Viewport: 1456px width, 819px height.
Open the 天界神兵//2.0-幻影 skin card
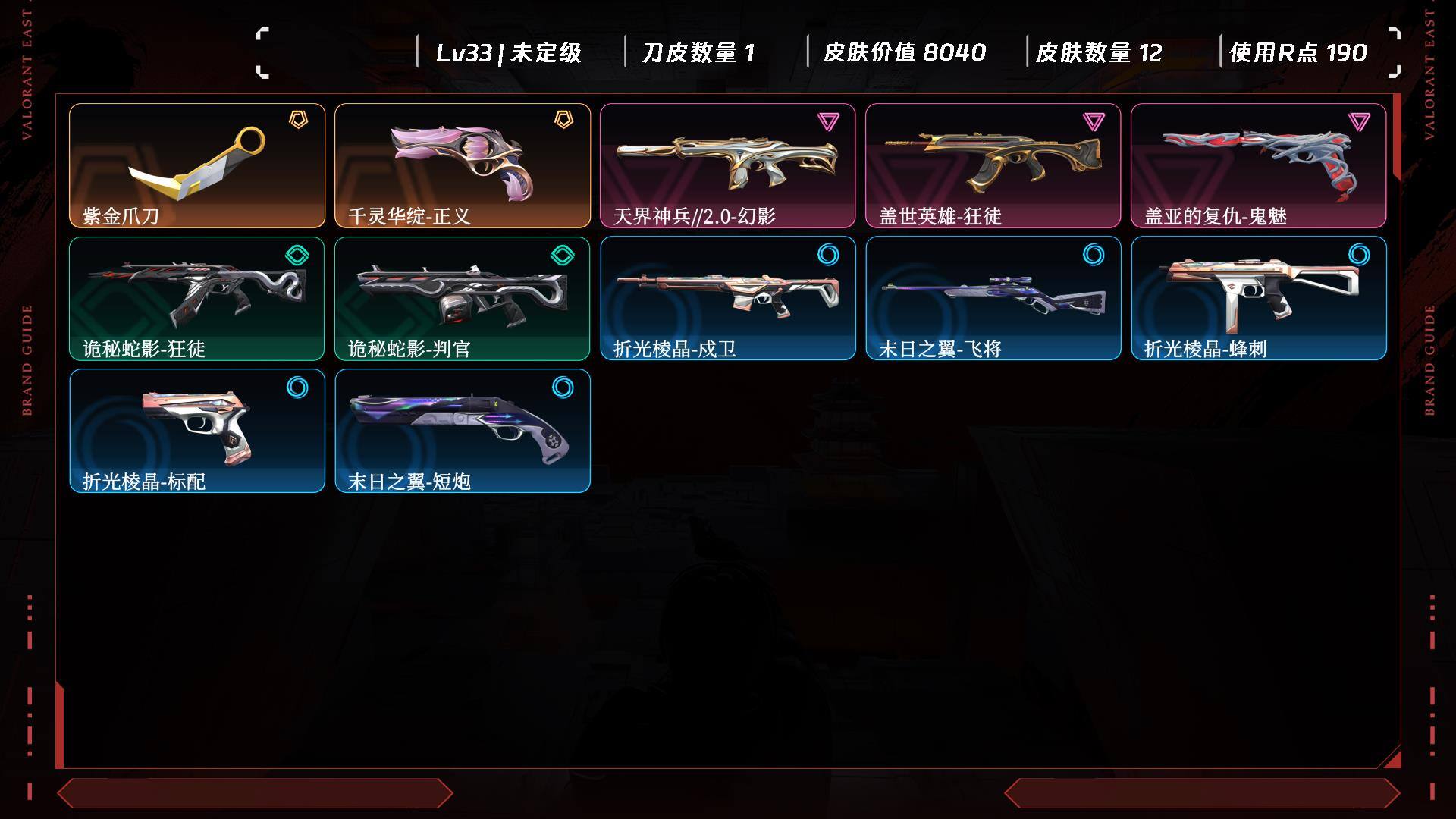728,165
